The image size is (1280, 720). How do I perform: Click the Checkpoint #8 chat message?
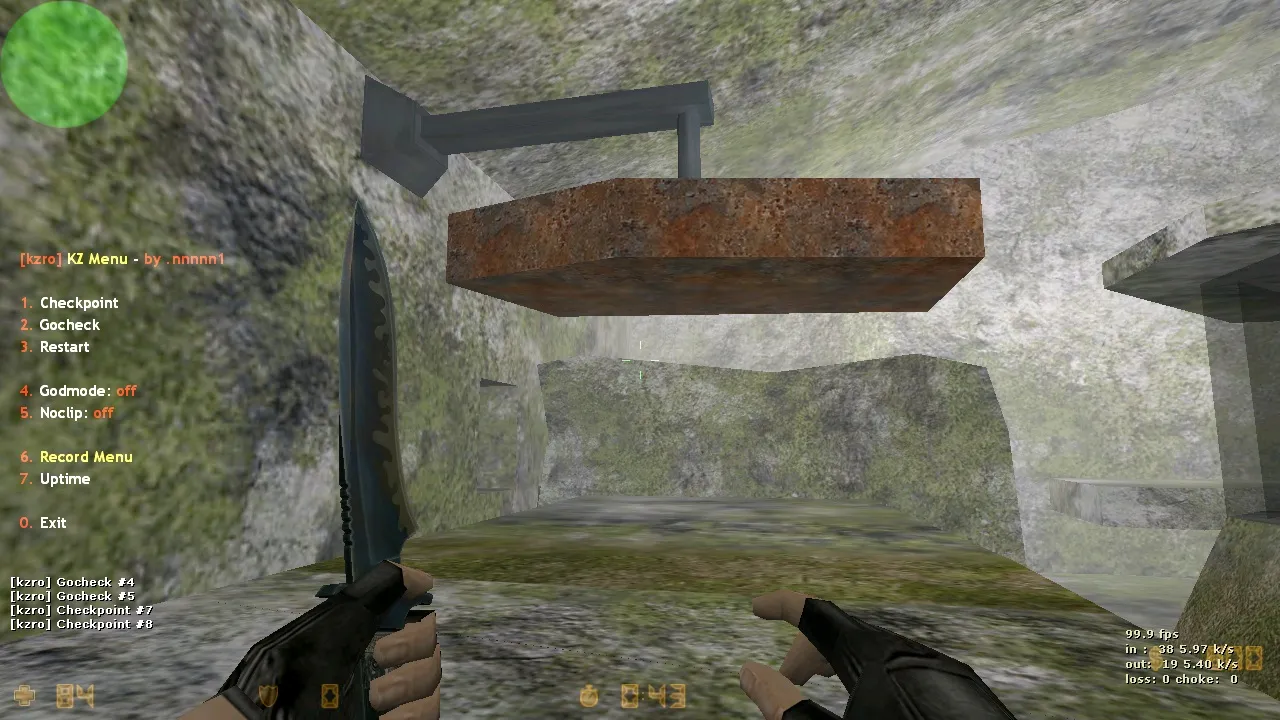tap(80, 623)
